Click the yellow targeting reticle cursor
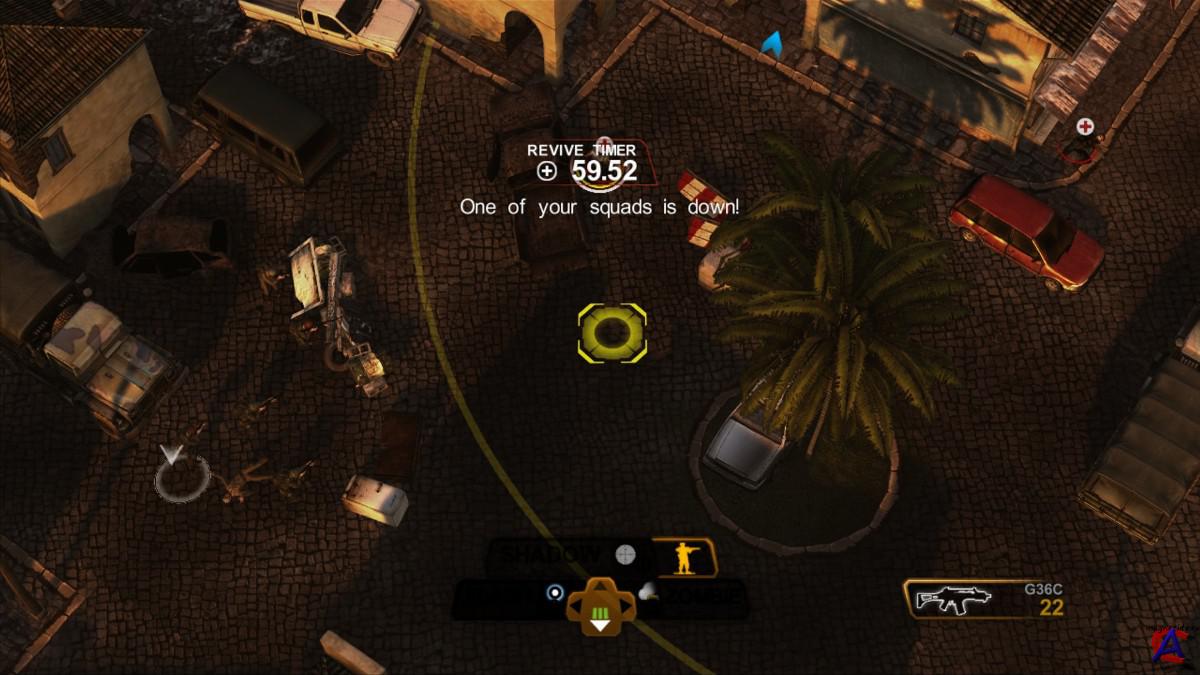This screenshot has height=675, width=1200. click(612, 333)
